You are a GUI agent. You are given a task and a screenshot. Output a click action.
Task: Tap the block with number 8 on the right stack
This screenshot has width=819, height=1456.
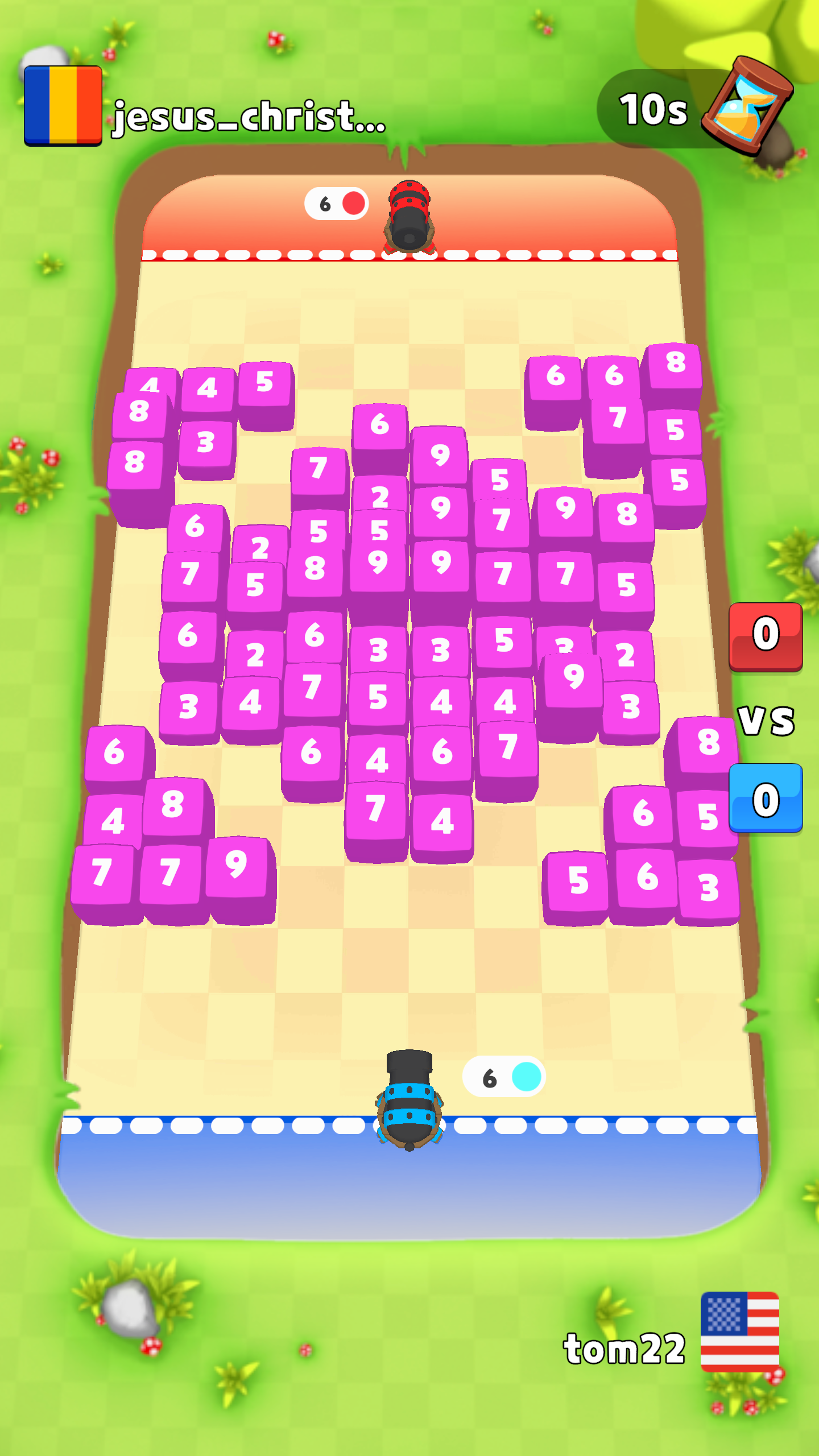click(x=675, y=362)
